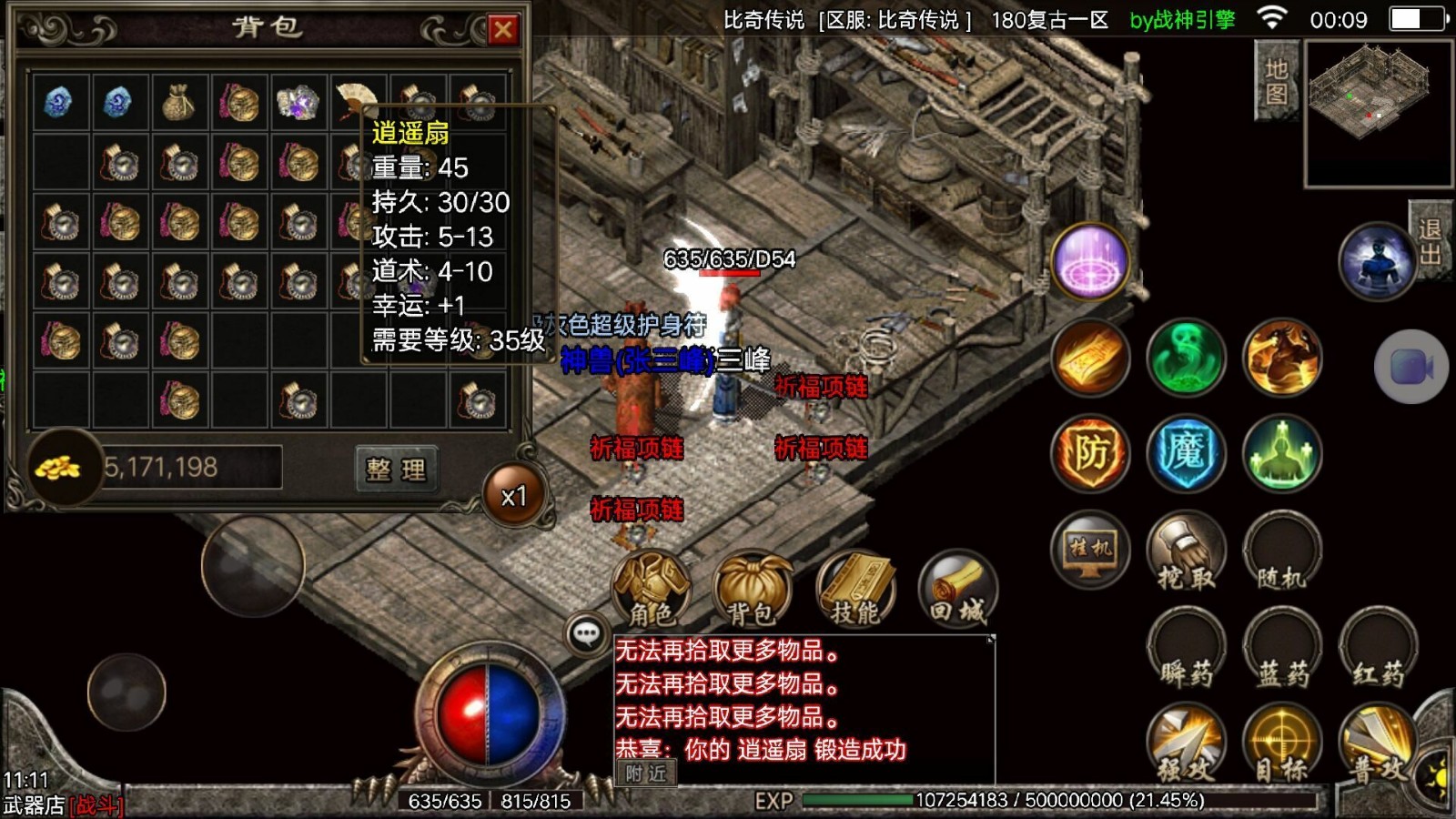Activate the 防 defense shield skill
This screenshot has width=1456, height=819.
(1090, 453)
